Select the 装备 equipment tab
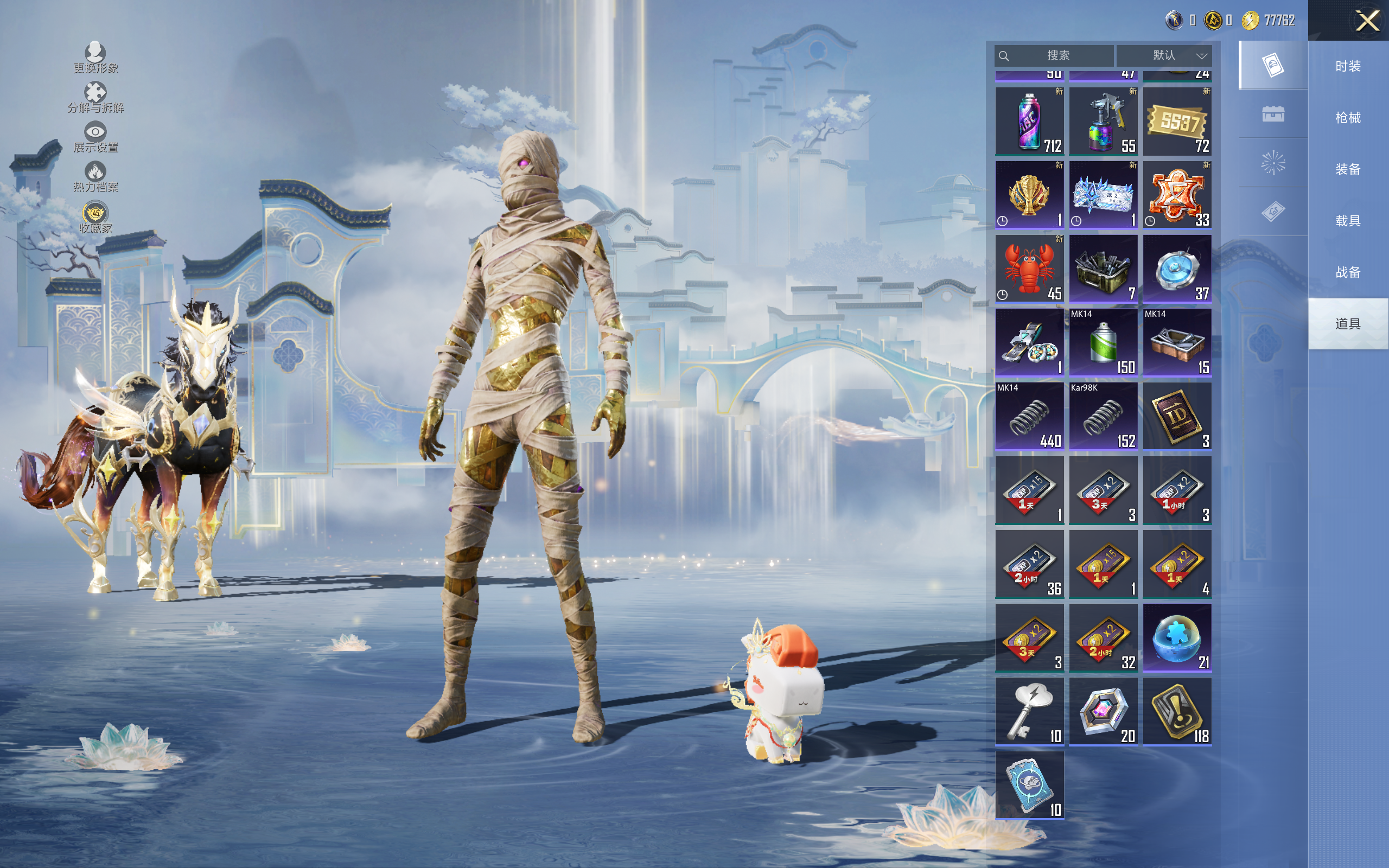This screenshot has width=1389, height=868. tap(1348, 169)
